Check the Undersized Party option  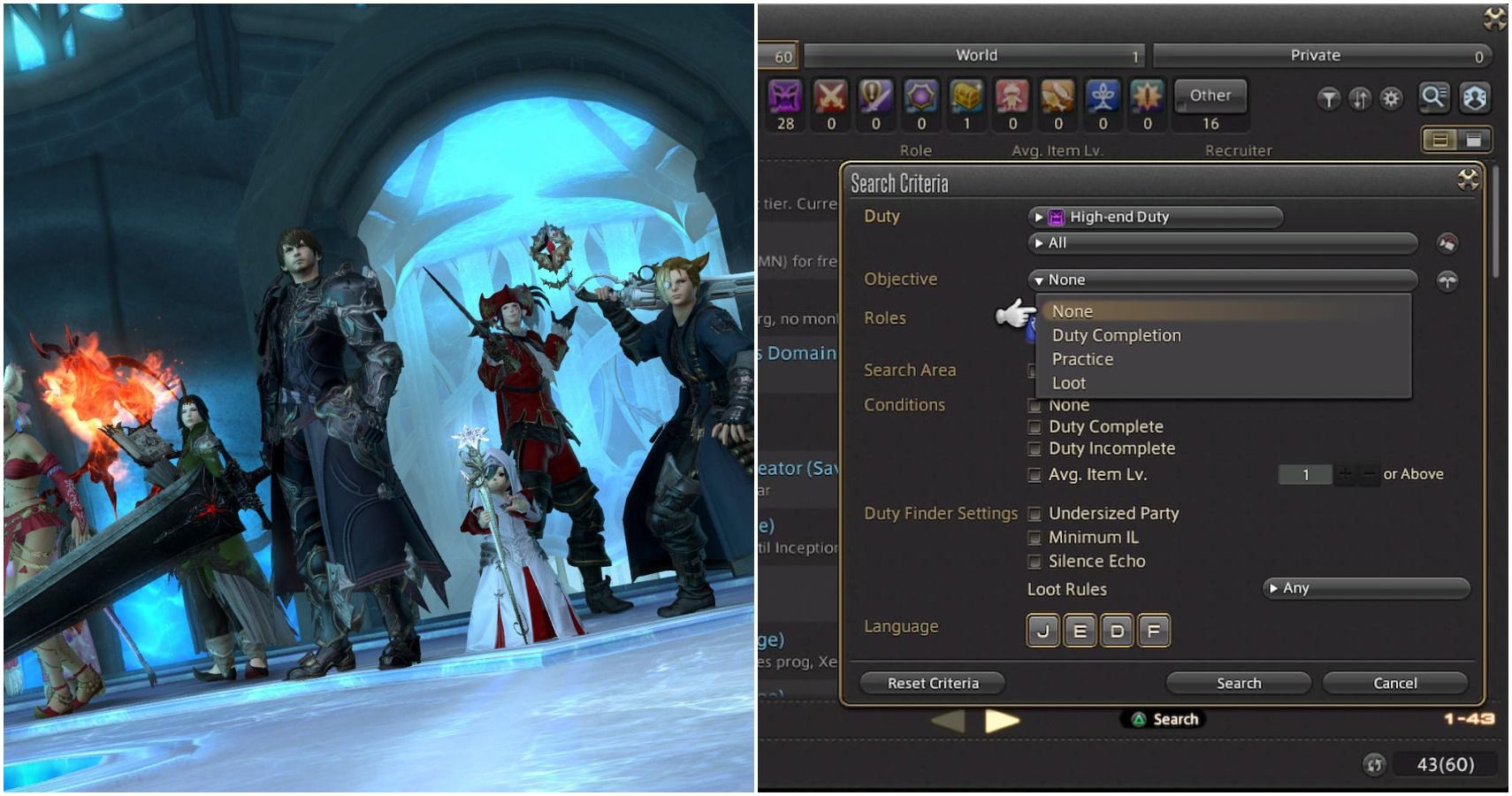point(1035,514)
